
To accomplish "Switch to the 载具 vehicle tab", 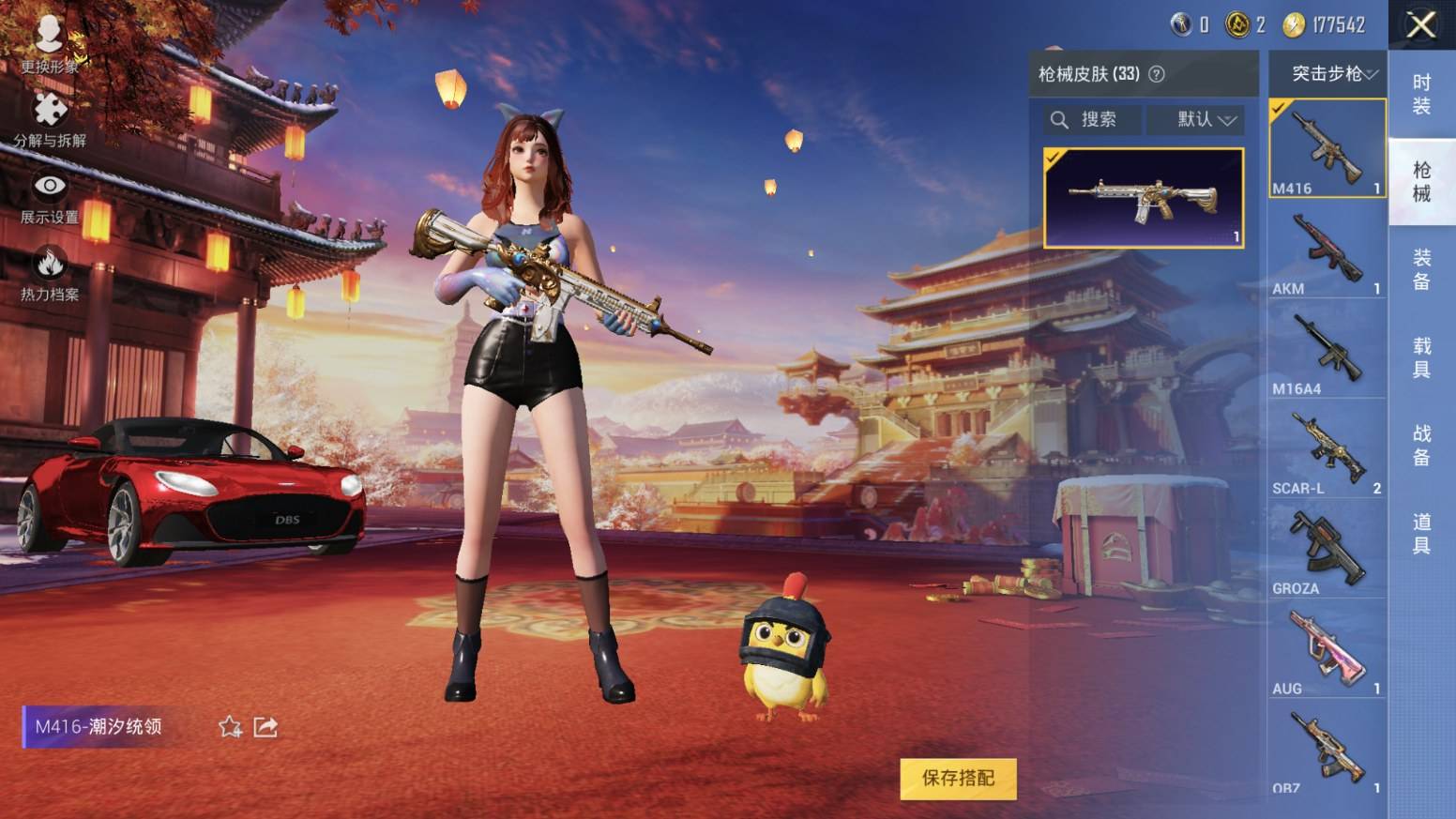I will [1421, 357].
